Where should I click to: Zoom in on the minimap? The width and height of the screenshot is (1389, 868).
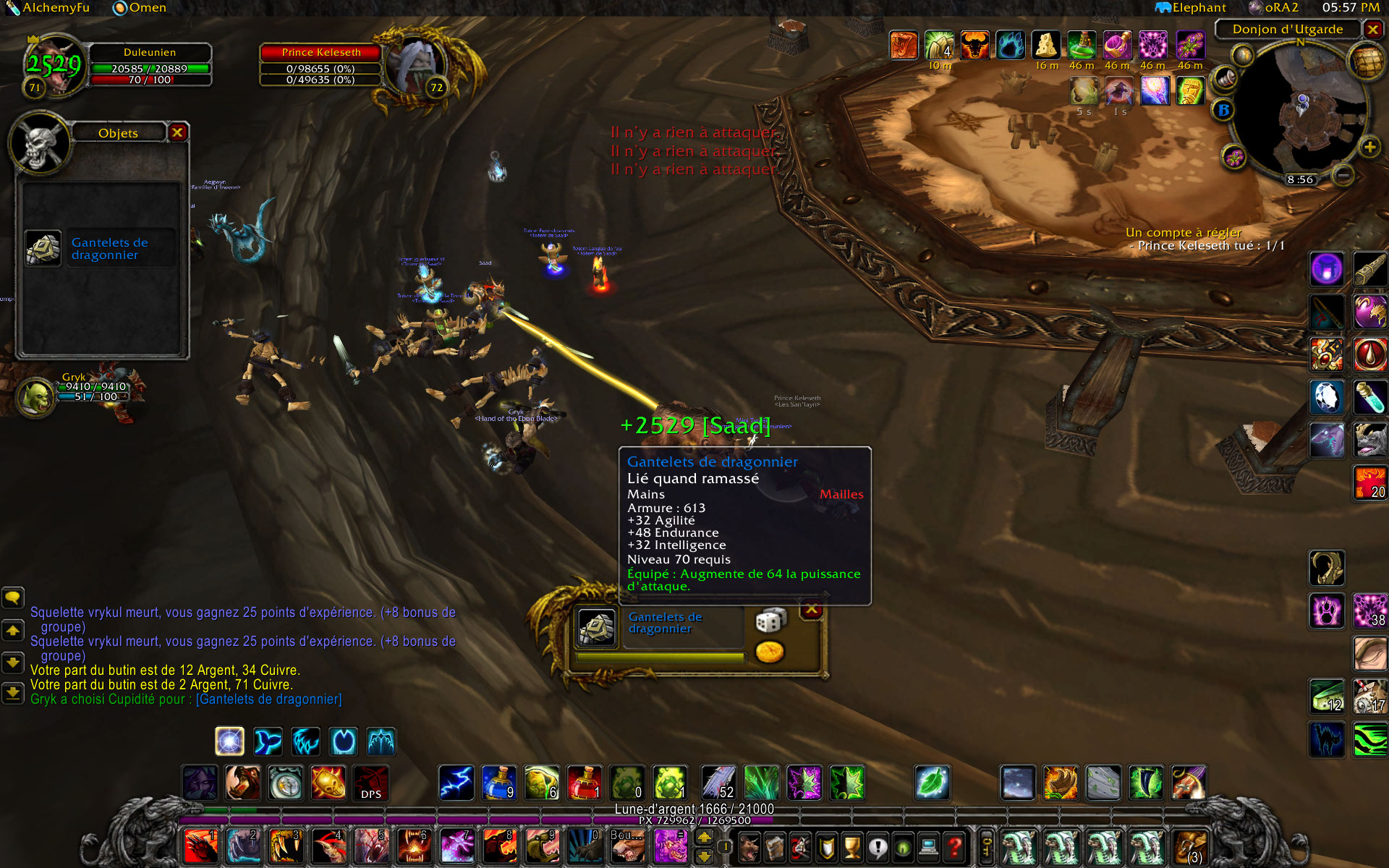(1369, 148)
